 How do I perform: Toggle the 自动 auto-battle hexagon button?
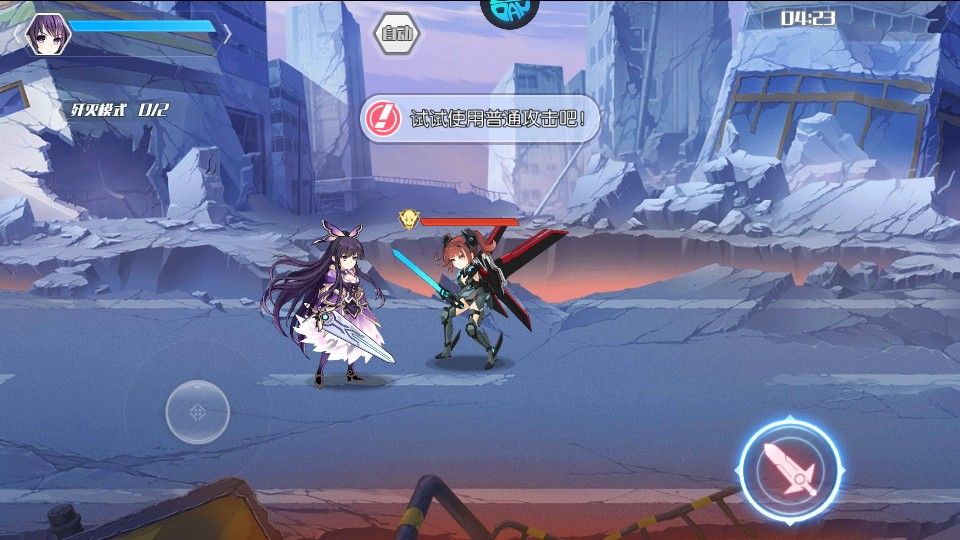pyautogui.click(x=397, y=34)
